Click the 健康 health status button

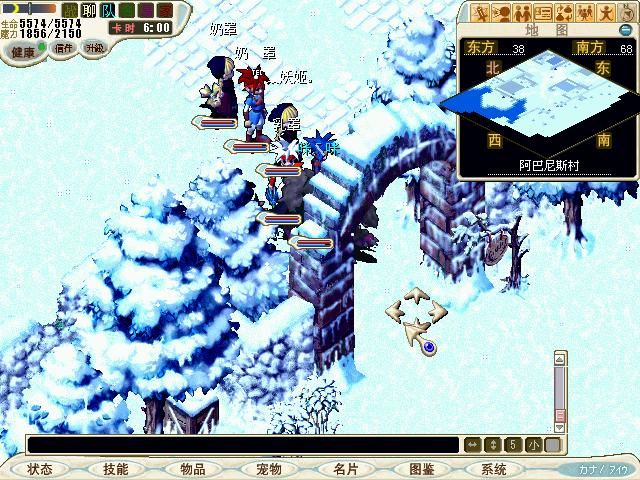coord(22,48)
